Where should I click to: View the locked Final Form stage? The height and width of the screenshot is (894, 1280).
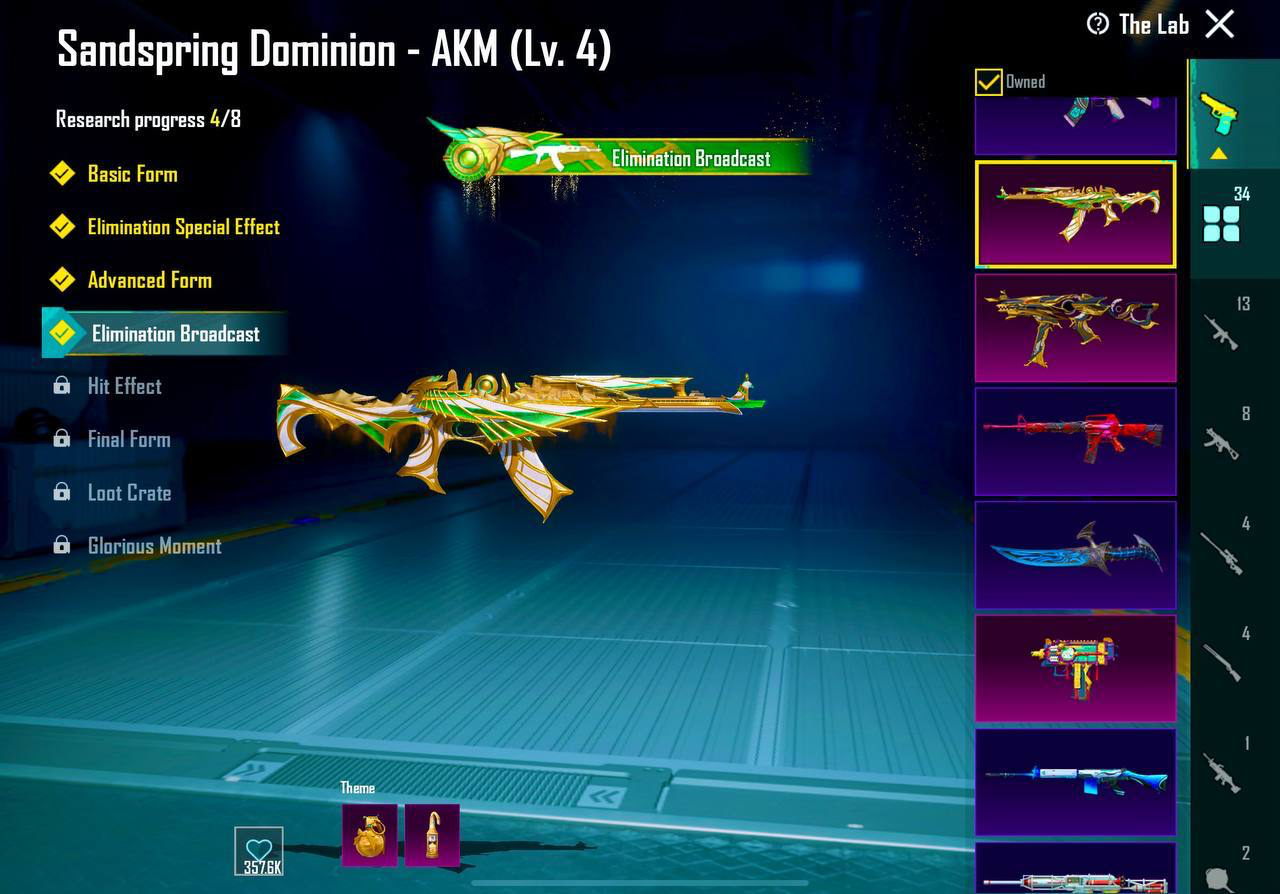click(x=128, y=439)
